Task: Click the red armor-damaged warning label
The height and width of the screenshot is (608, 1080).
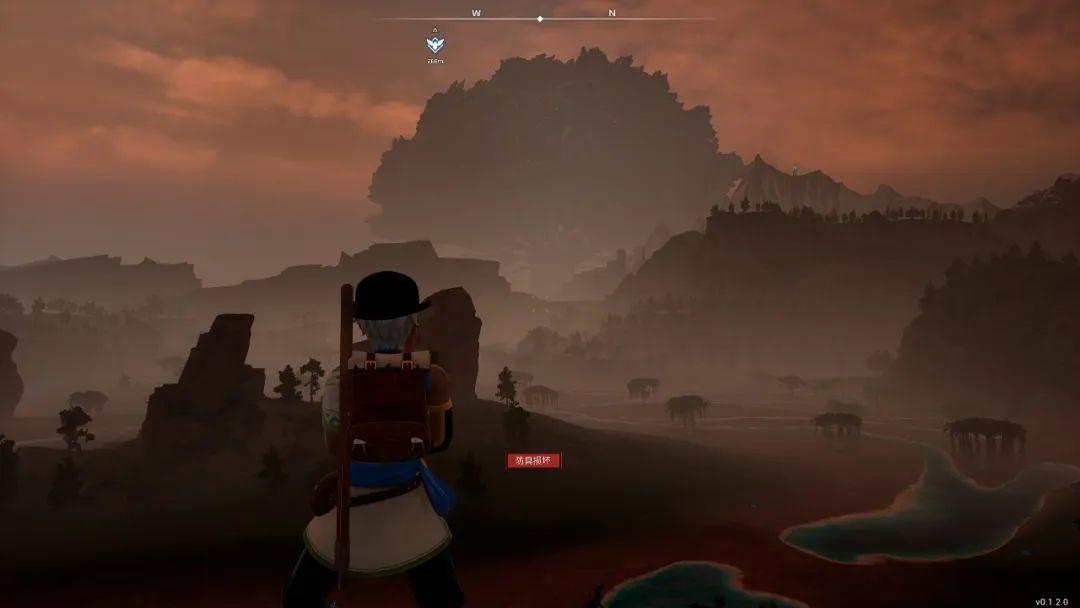Action: pos(534,460)
